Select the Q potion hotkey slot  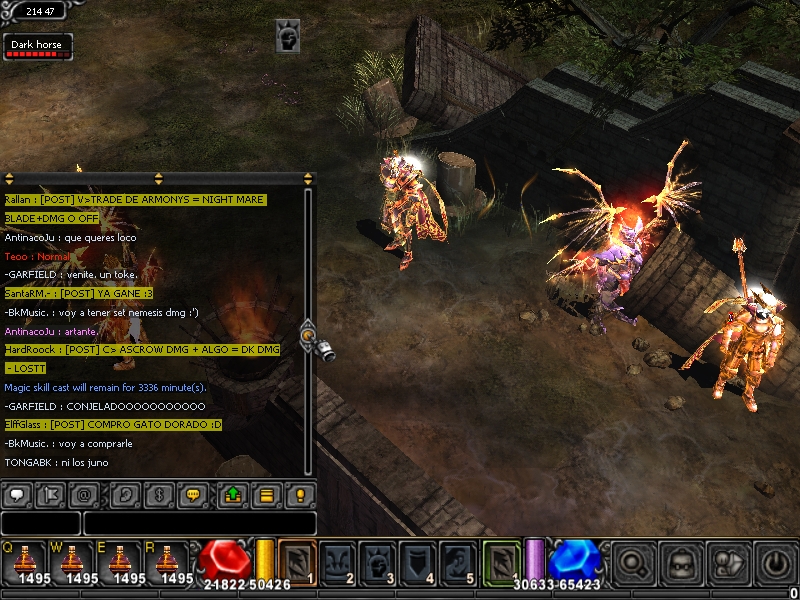pos(24,563)
